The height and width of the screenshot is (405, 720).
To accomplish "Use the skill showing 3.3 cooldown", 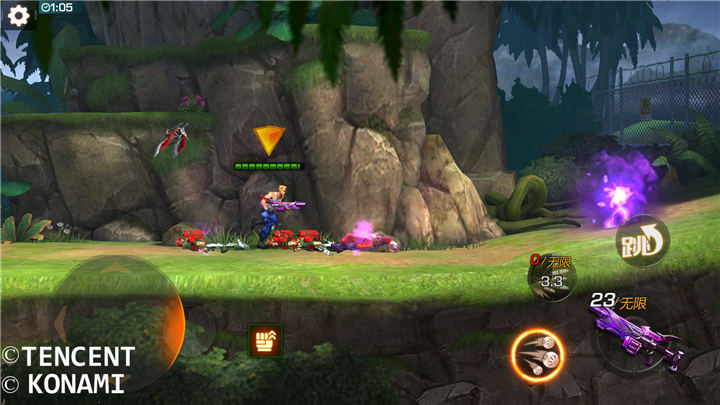I will (x=552, y=281).
